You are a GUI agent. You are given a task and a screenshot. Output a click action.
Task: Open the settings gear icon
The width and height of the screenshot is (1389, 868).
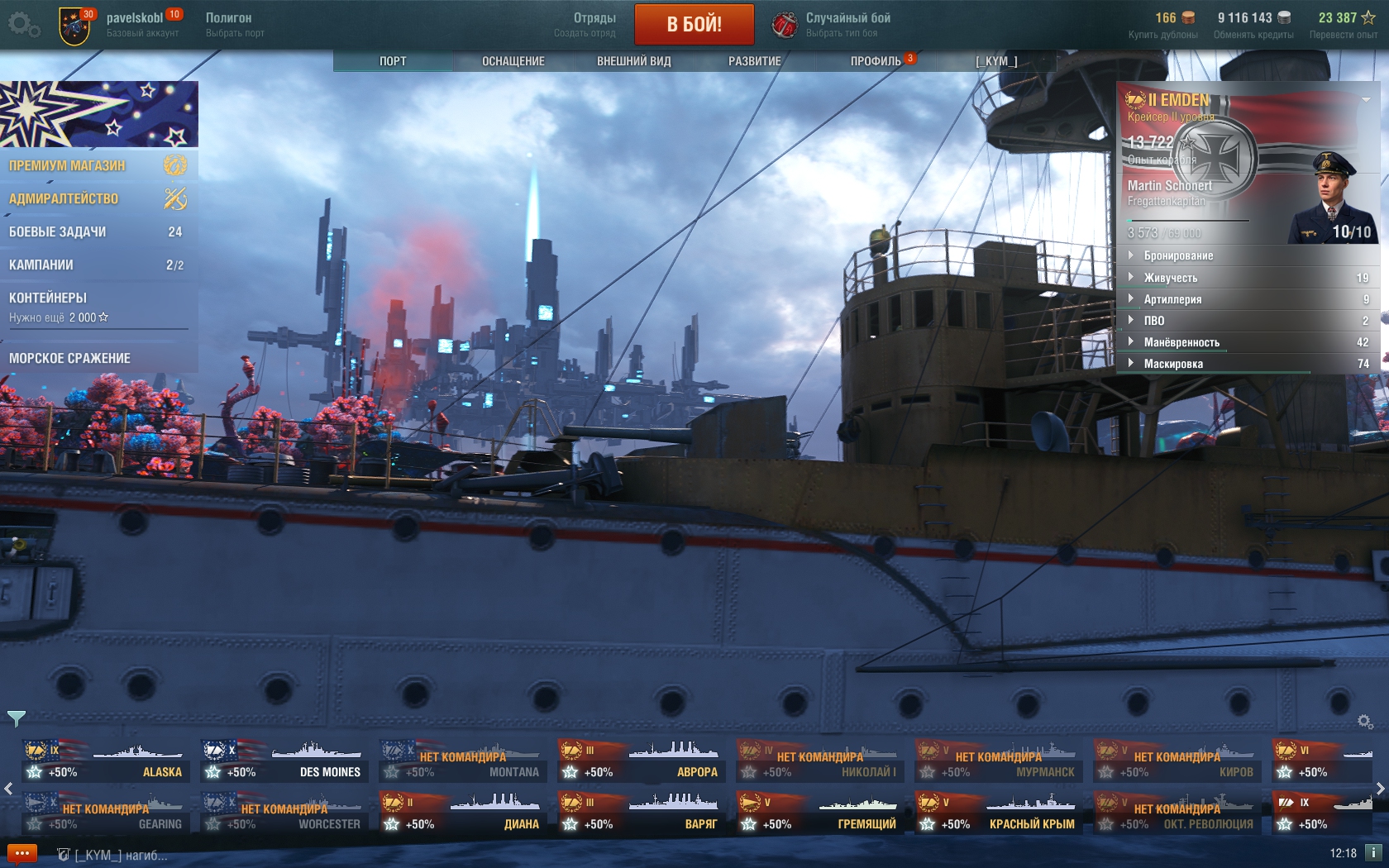pos(22,25)
